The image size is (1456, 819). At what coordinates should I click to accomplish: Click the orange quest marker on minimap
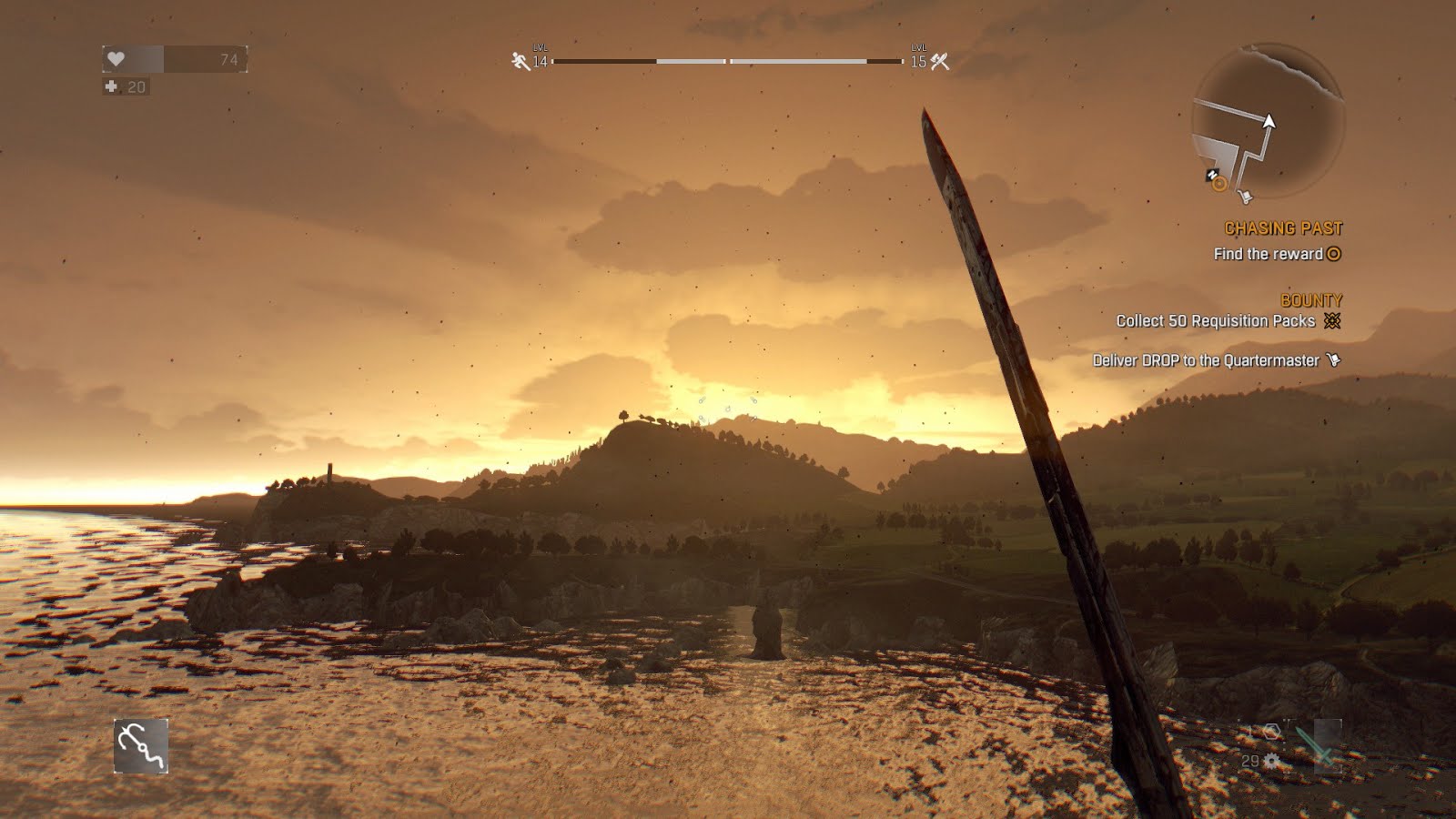click(1219, 185)
